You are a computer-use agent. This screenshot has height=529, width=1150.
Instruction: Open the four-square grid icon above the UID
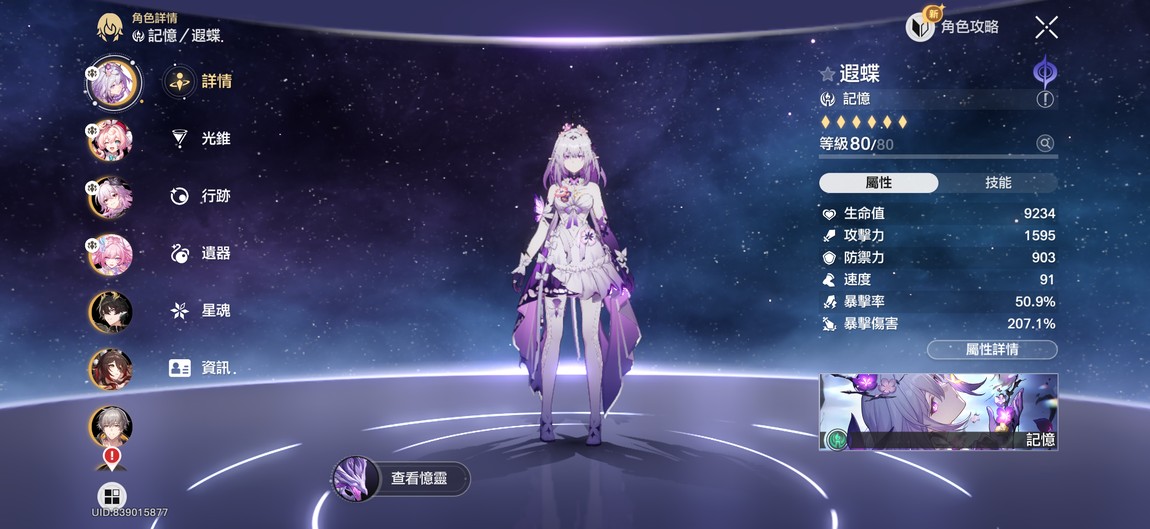111,495
